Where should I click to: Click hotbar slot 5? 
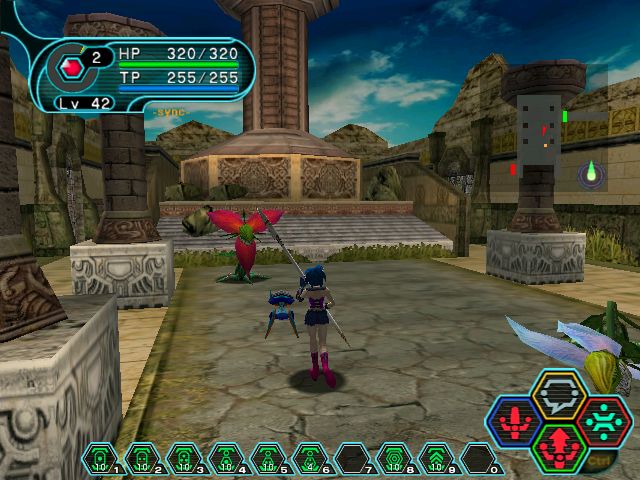(x=268, y=459)
